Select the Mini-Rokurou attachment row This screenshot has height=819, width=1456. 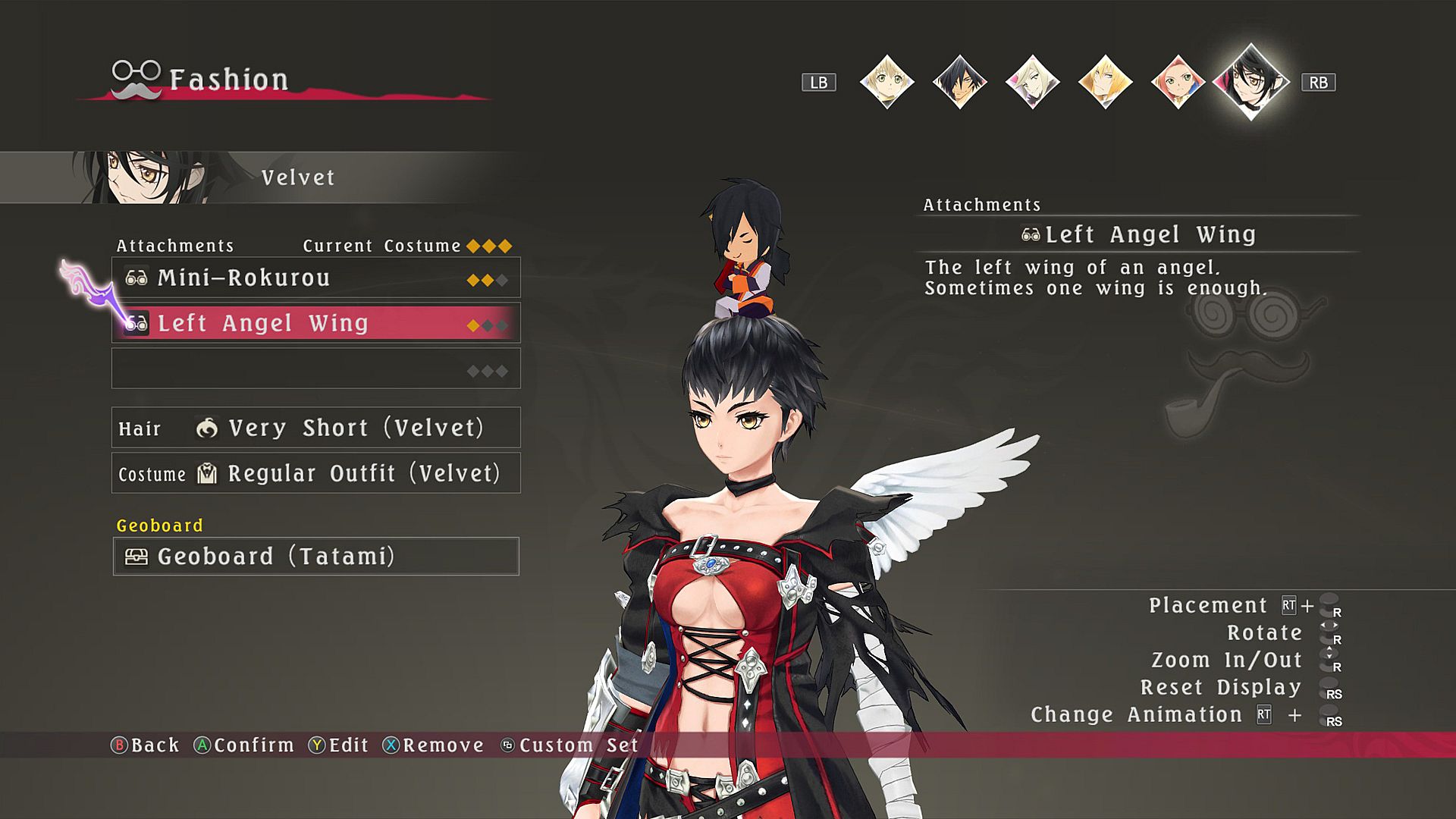point(315,278)
